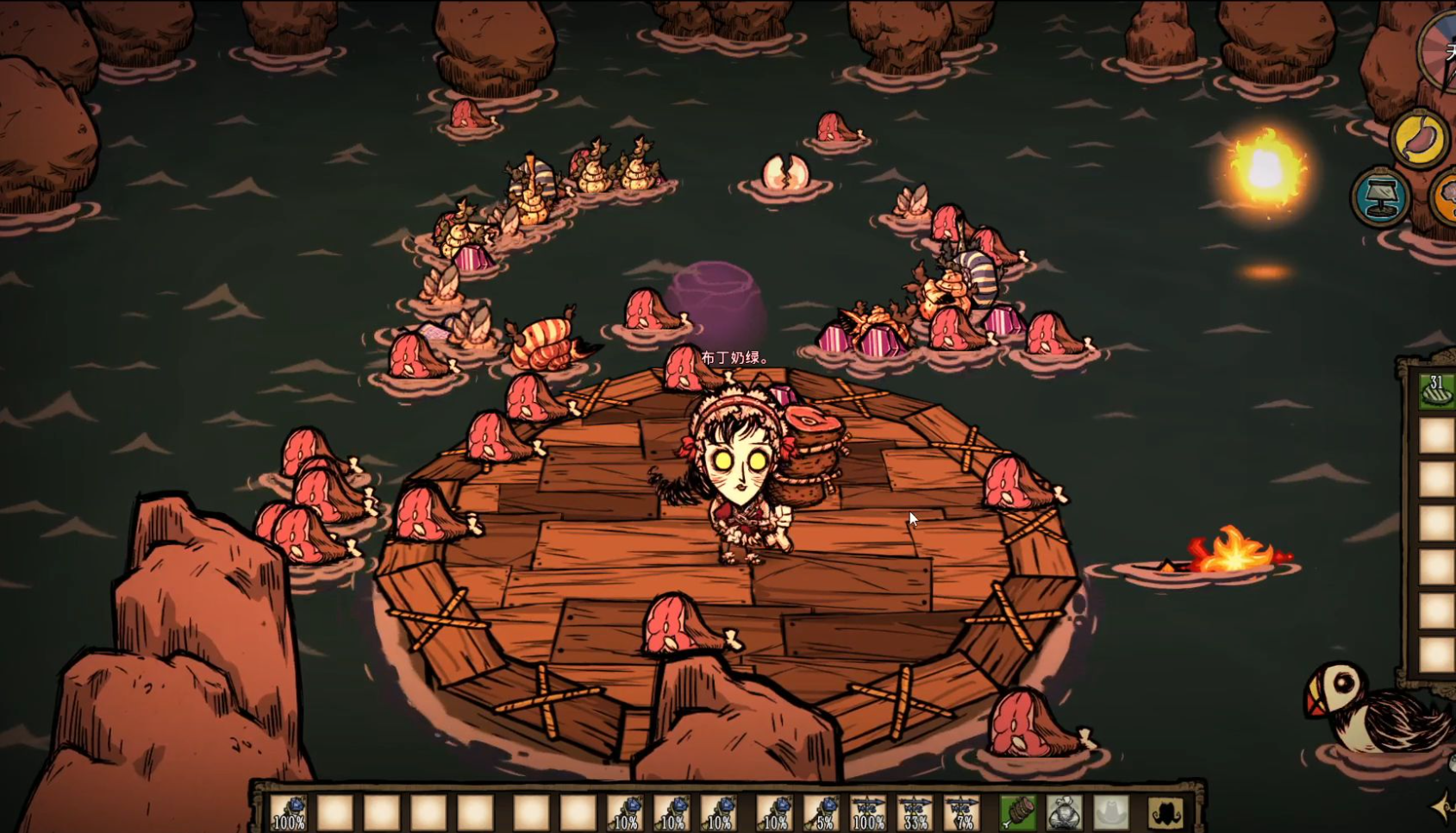The image size is (1456, 833).
Task: Choose the winged staff at 33% durability
Action: pyautogui.click(x=915, y=812)
